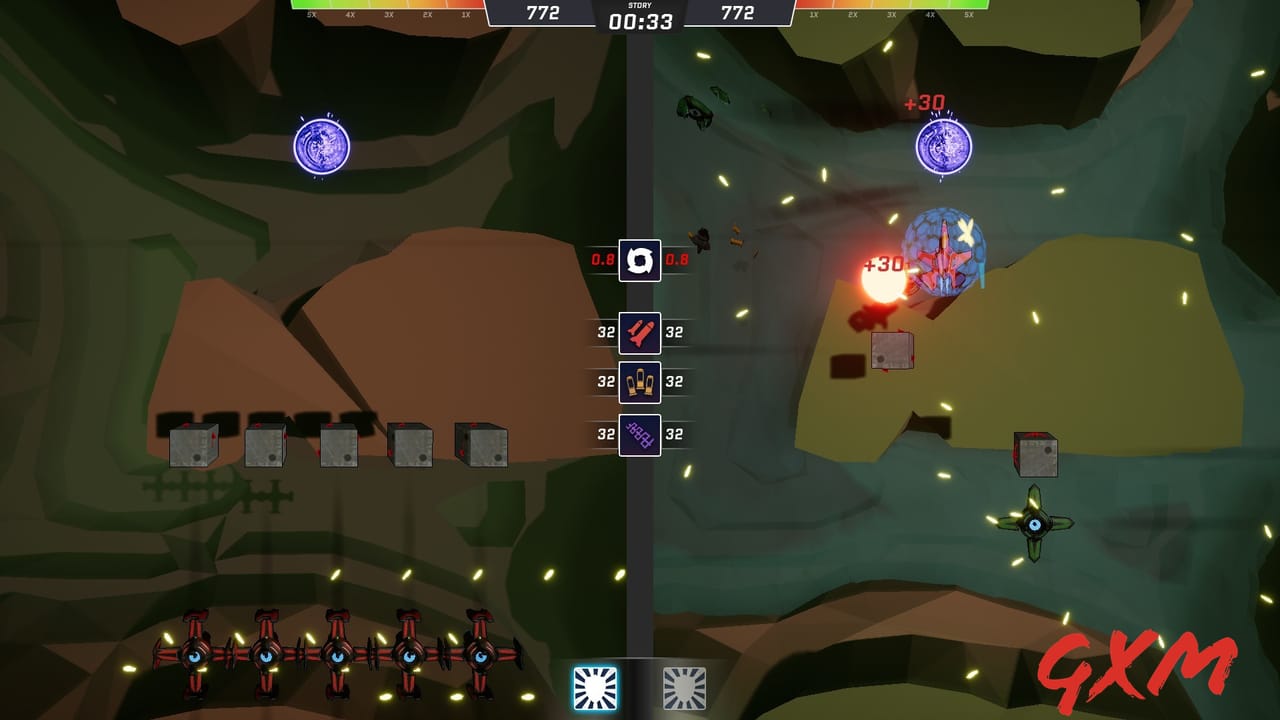Viewport: 1280px width, 720px height.
Task: Toggle the shield orb surrounding the red jet
Action: click(943, 248)
